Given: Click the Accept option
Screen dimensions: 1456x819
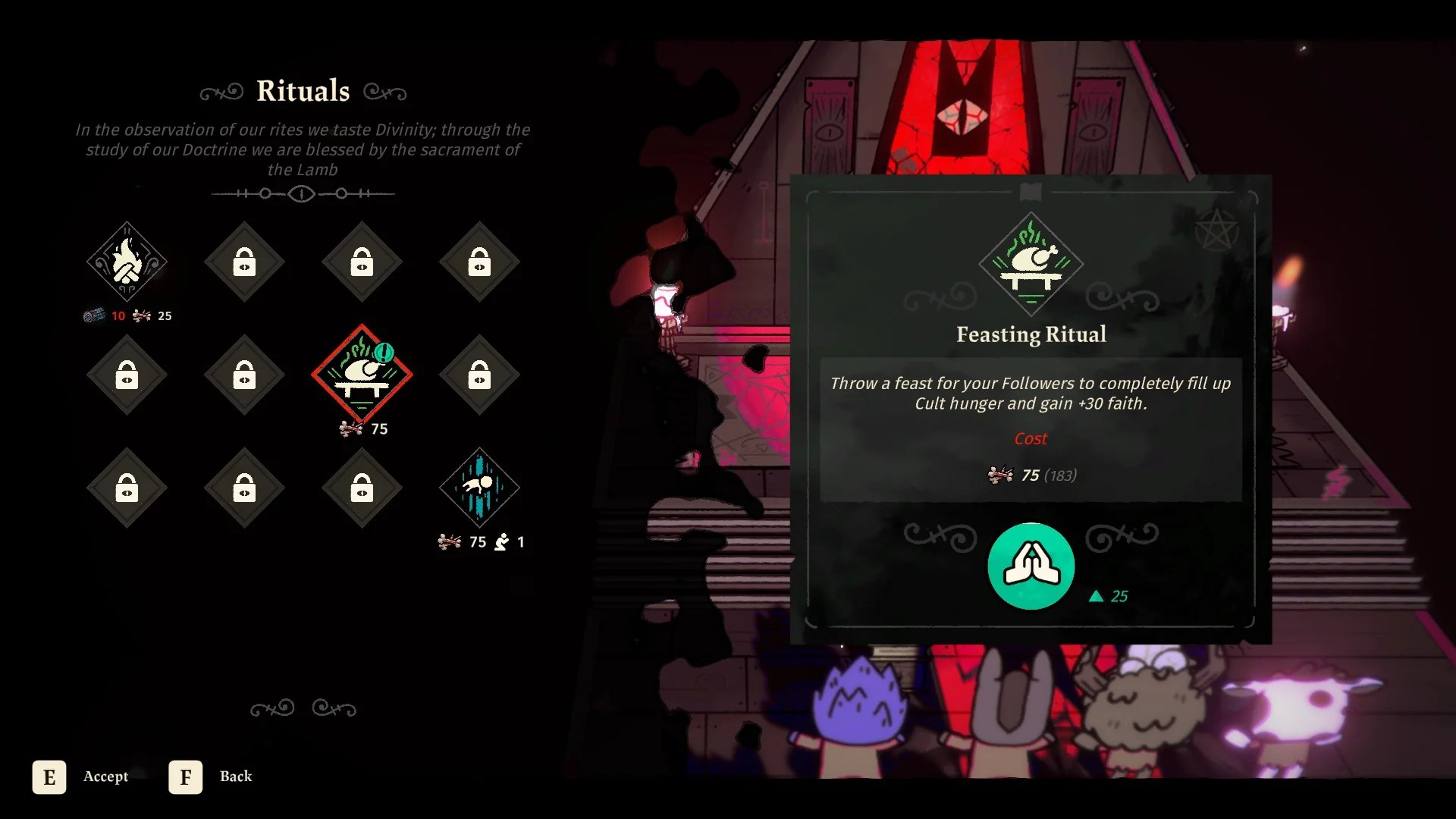Looking at the screenshot, I should click(80, 777).
